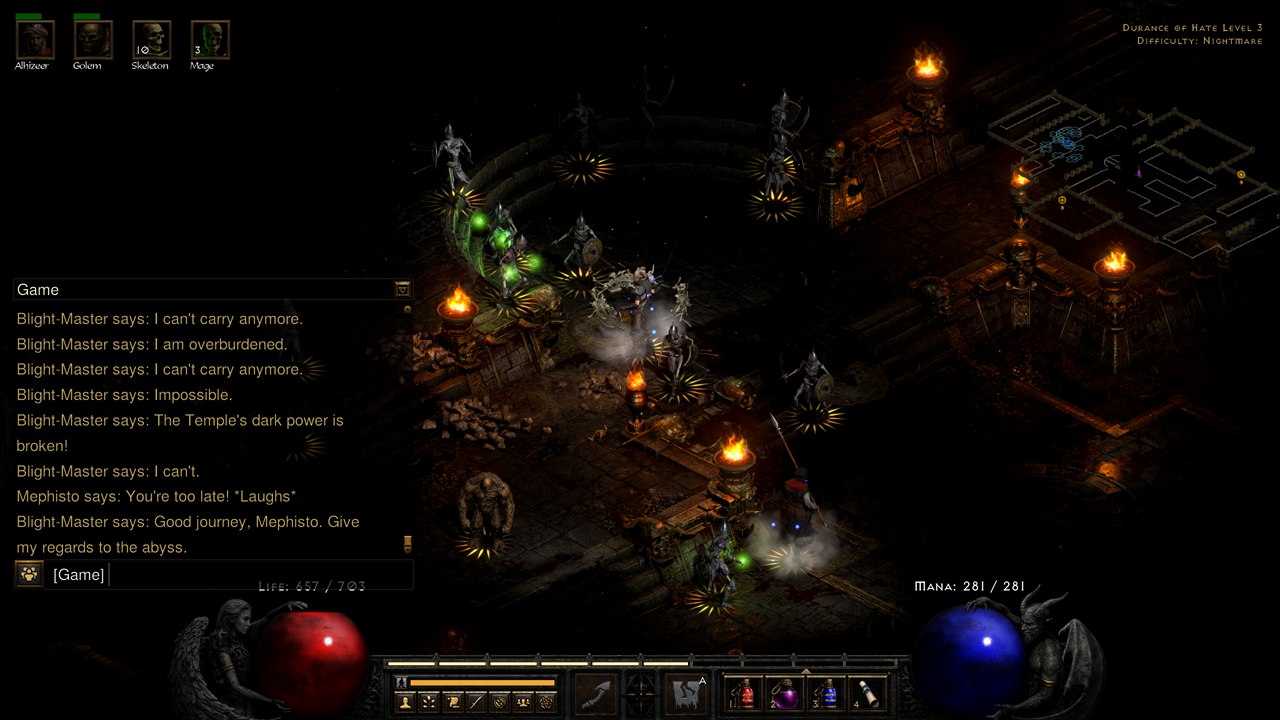Open the Skill Tree icon

pos(428,700)
